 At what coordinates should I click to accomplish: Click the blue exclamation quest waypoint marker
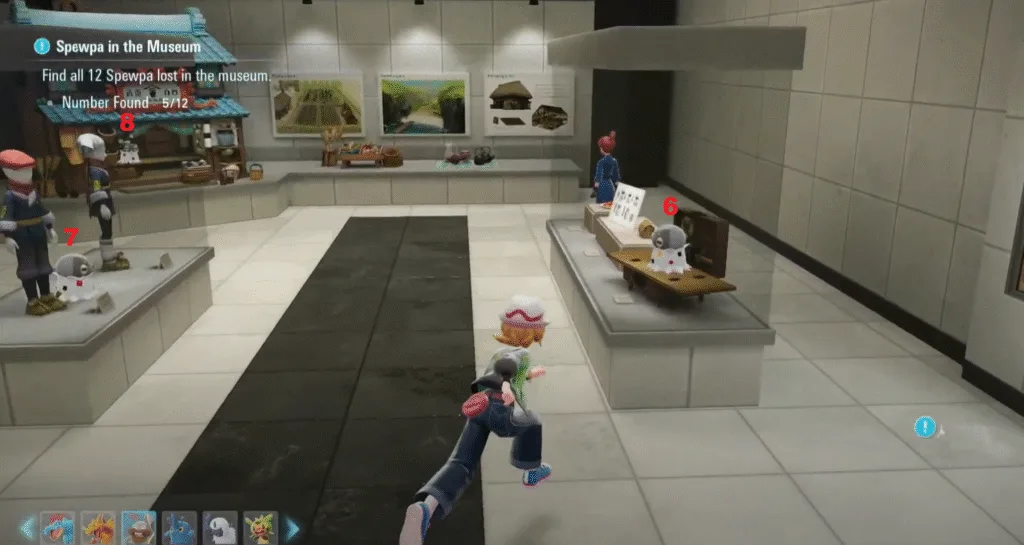click(x=925, y=427)
